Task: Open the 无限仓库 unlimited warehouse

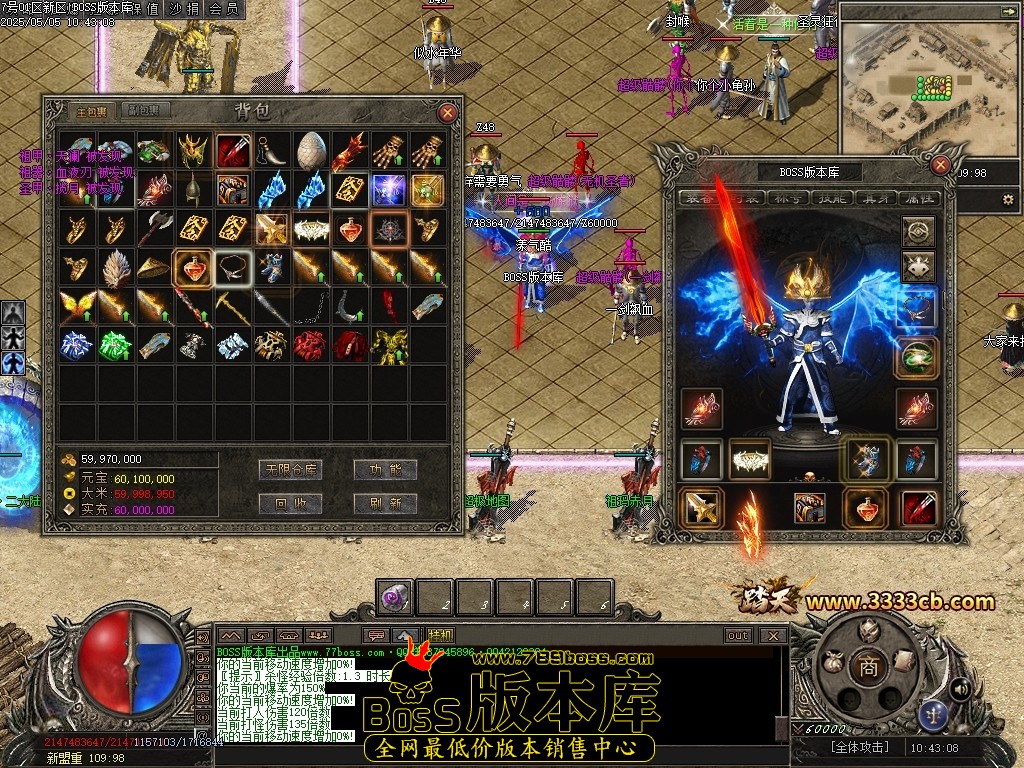Action: point(290,469)
